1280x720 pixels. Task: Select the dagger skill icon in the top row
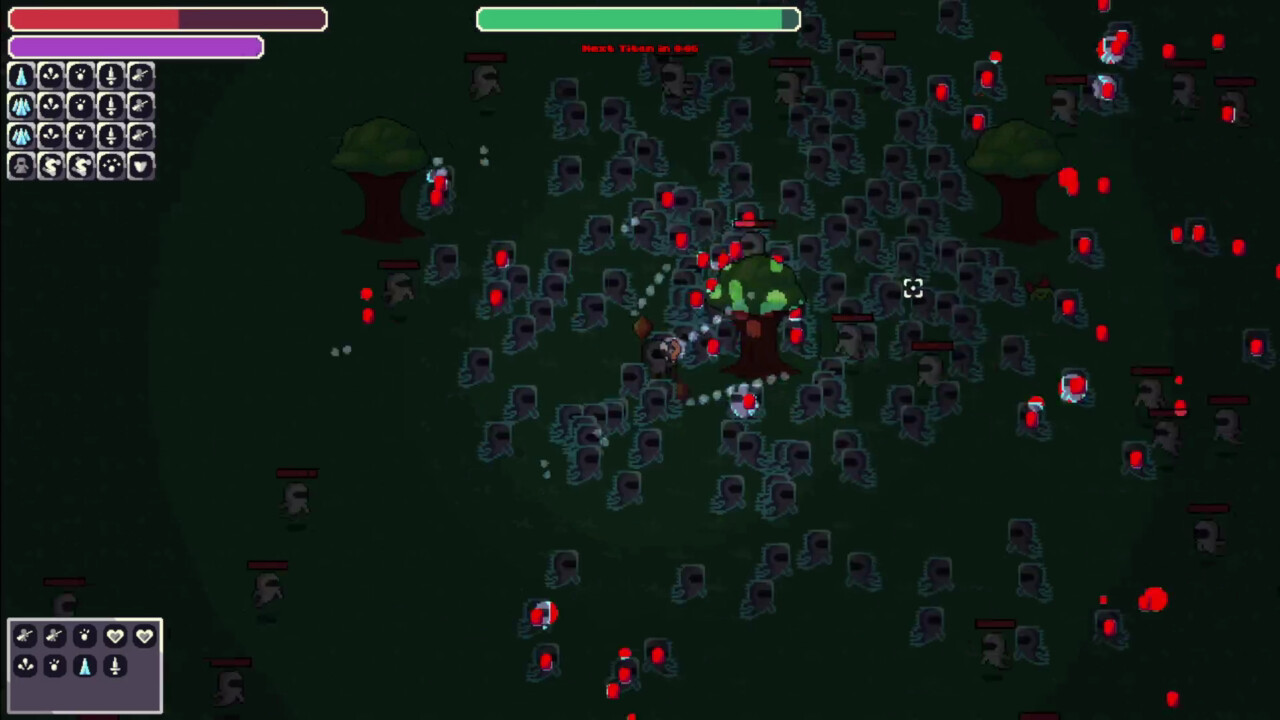110,75
